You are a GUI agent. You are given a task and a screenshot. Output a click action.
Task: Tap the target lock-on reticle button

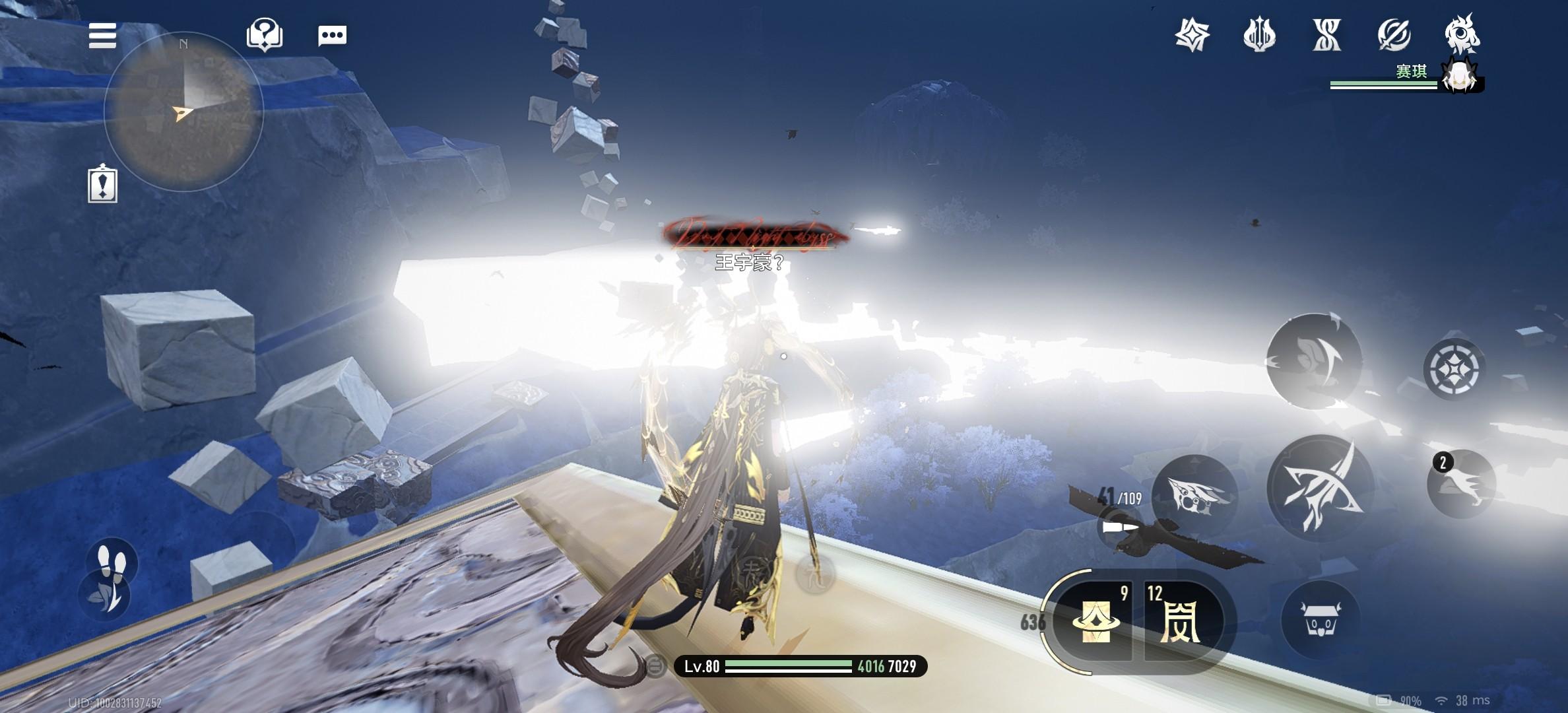pyautogui.click(x=1451, y=368)
